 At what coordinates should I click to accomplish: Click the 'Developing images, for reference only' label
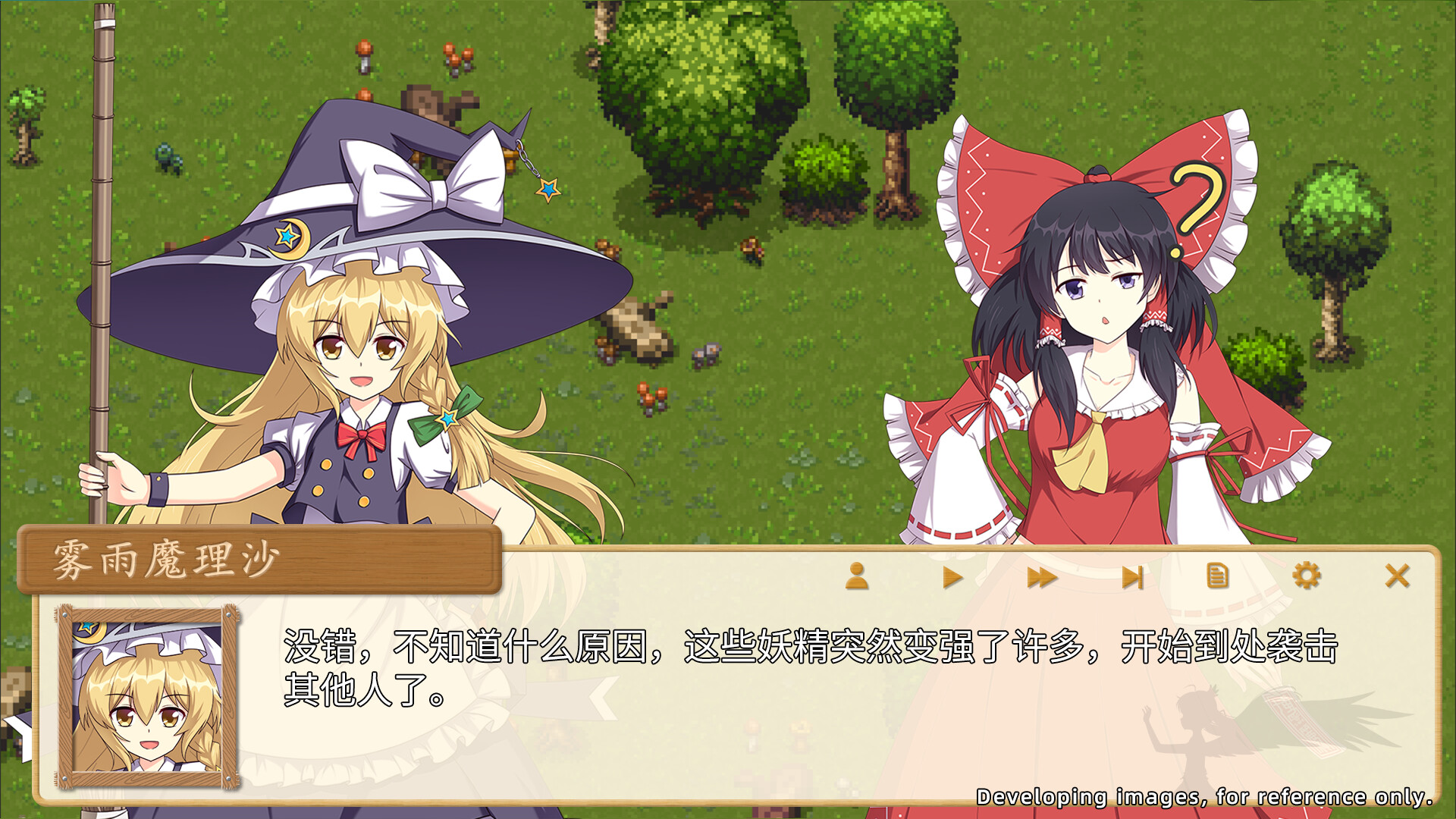point(1206,796)
